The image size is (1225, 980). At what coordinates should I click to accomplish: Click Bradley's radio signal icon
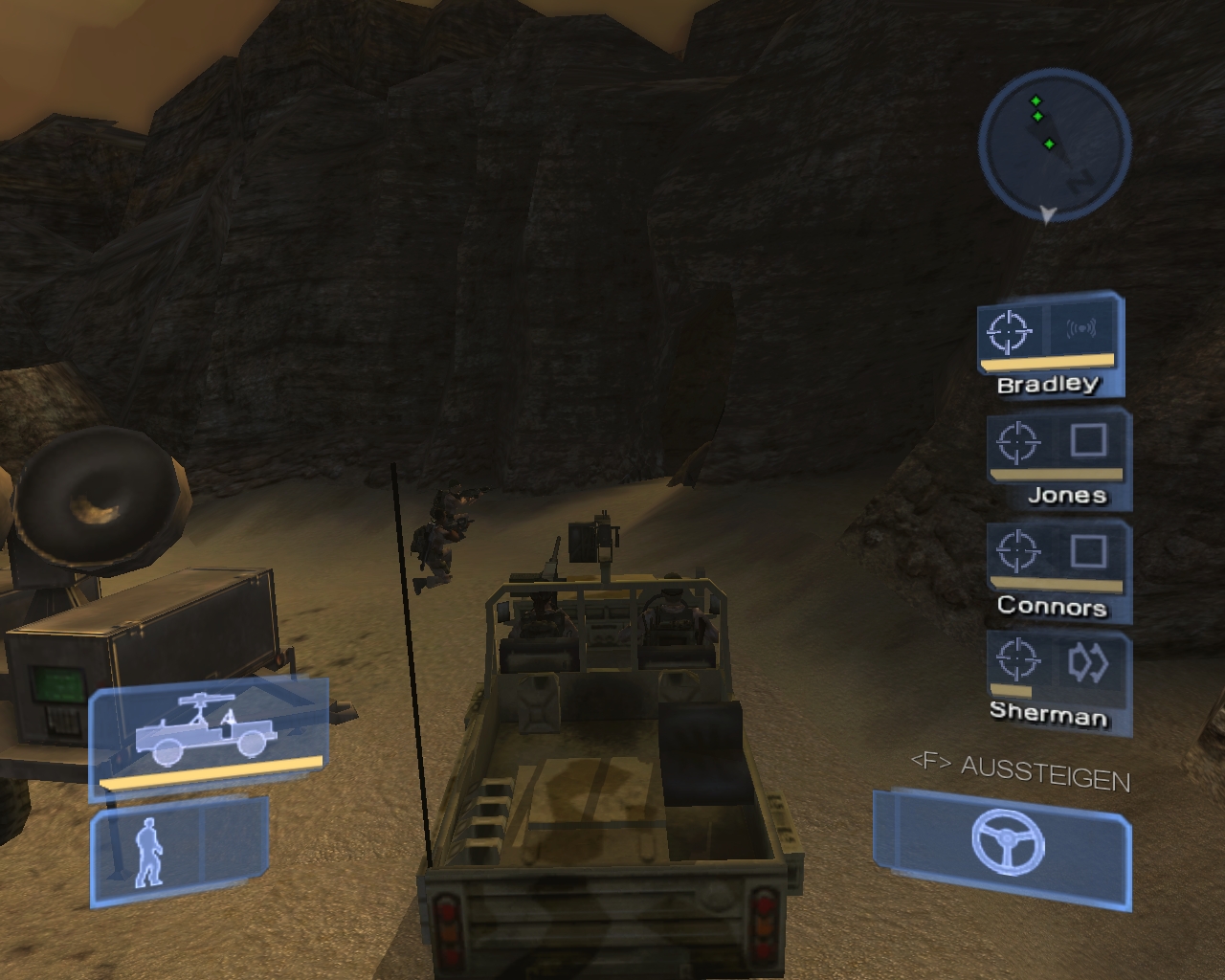point(1081,330)
